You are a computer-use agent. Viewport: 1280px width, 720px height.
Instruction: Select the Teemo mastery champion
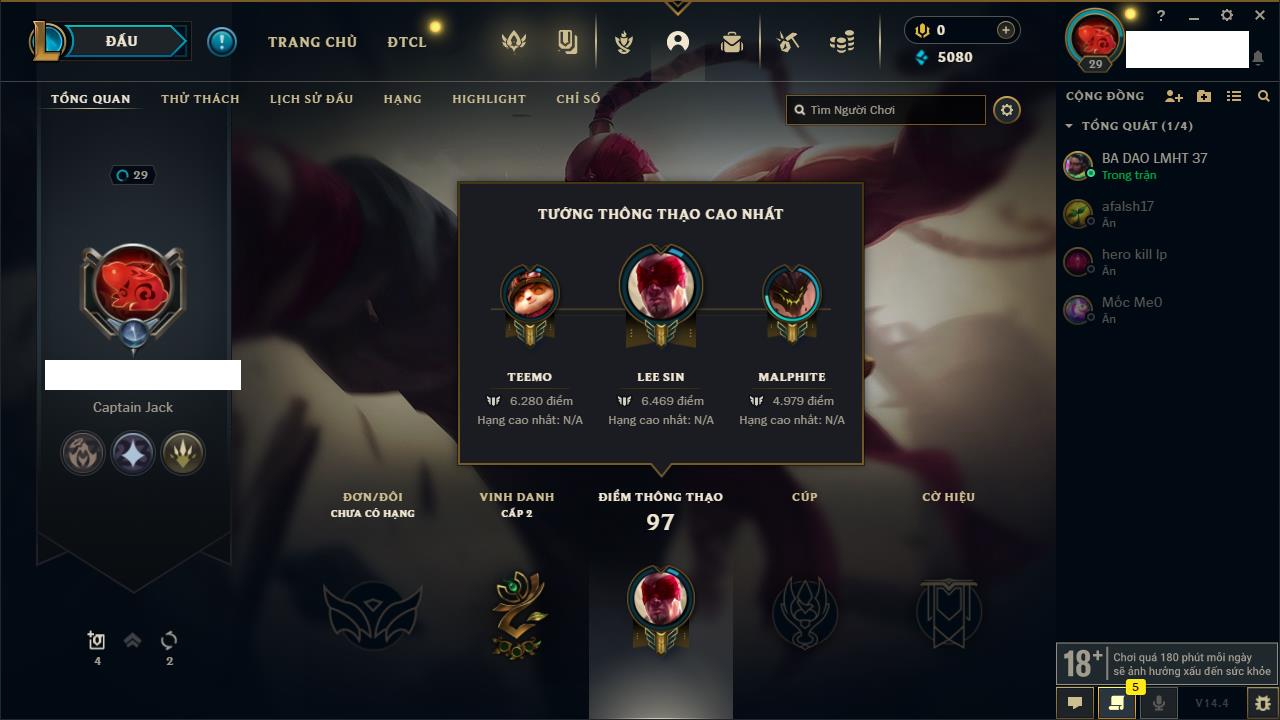pos(529,296)
